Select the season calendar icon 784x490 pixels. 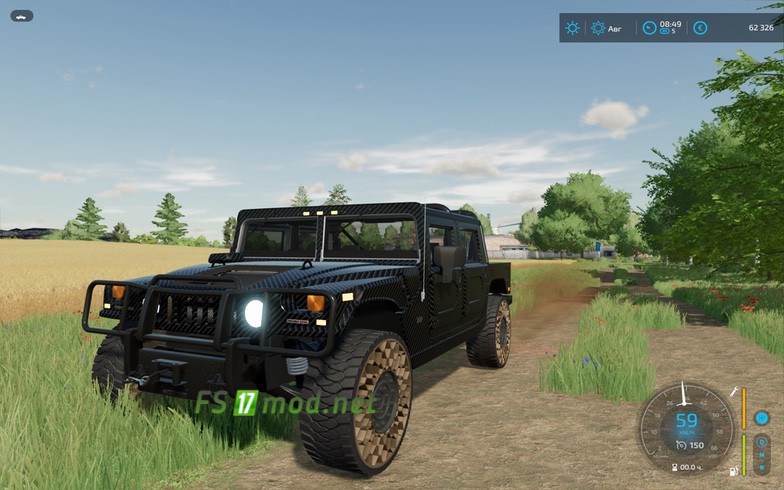click(598, 28)
